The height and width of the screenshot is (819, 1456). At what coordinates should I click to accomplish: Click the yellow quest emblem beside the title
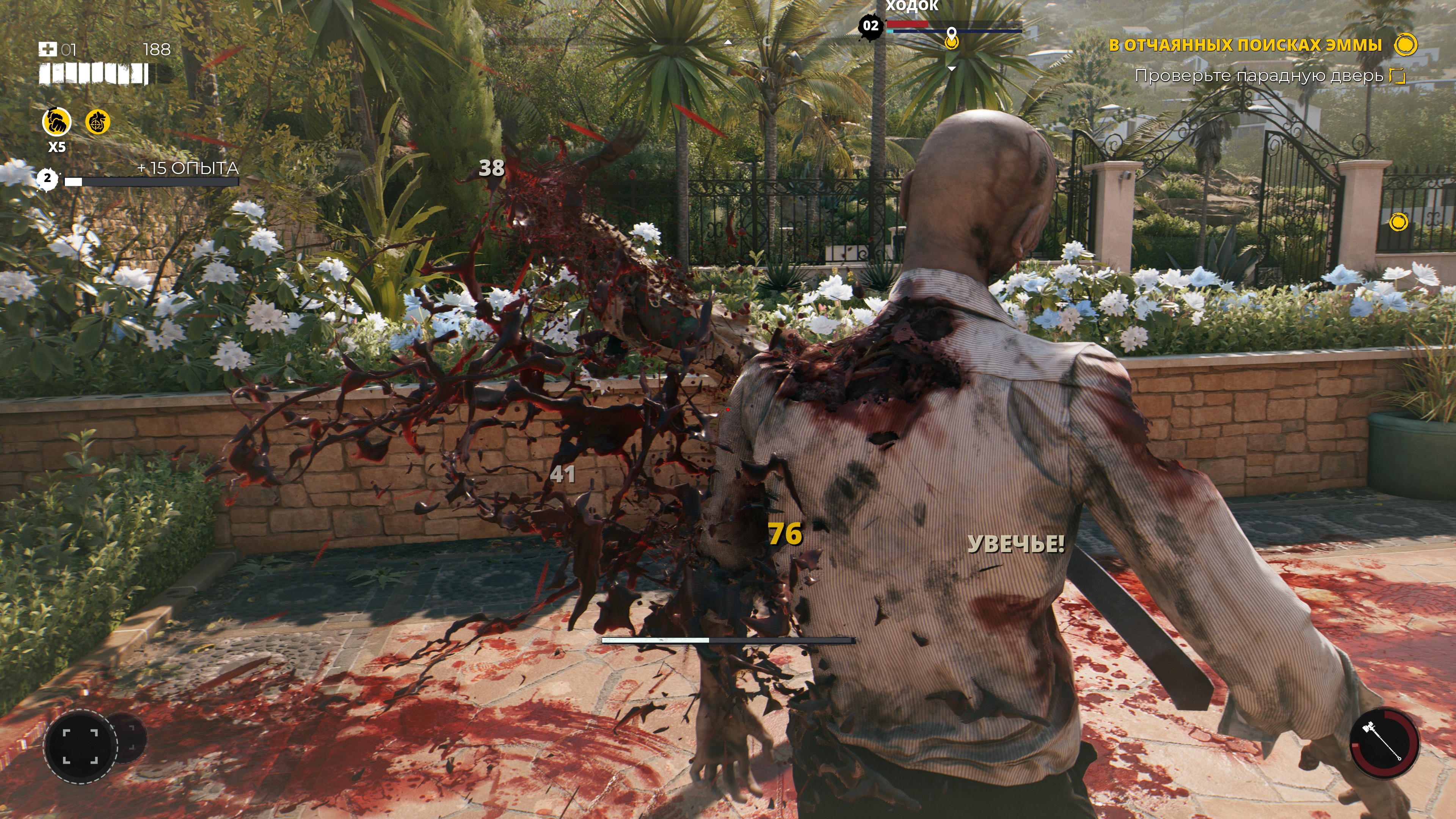[x=1406, y=45]
